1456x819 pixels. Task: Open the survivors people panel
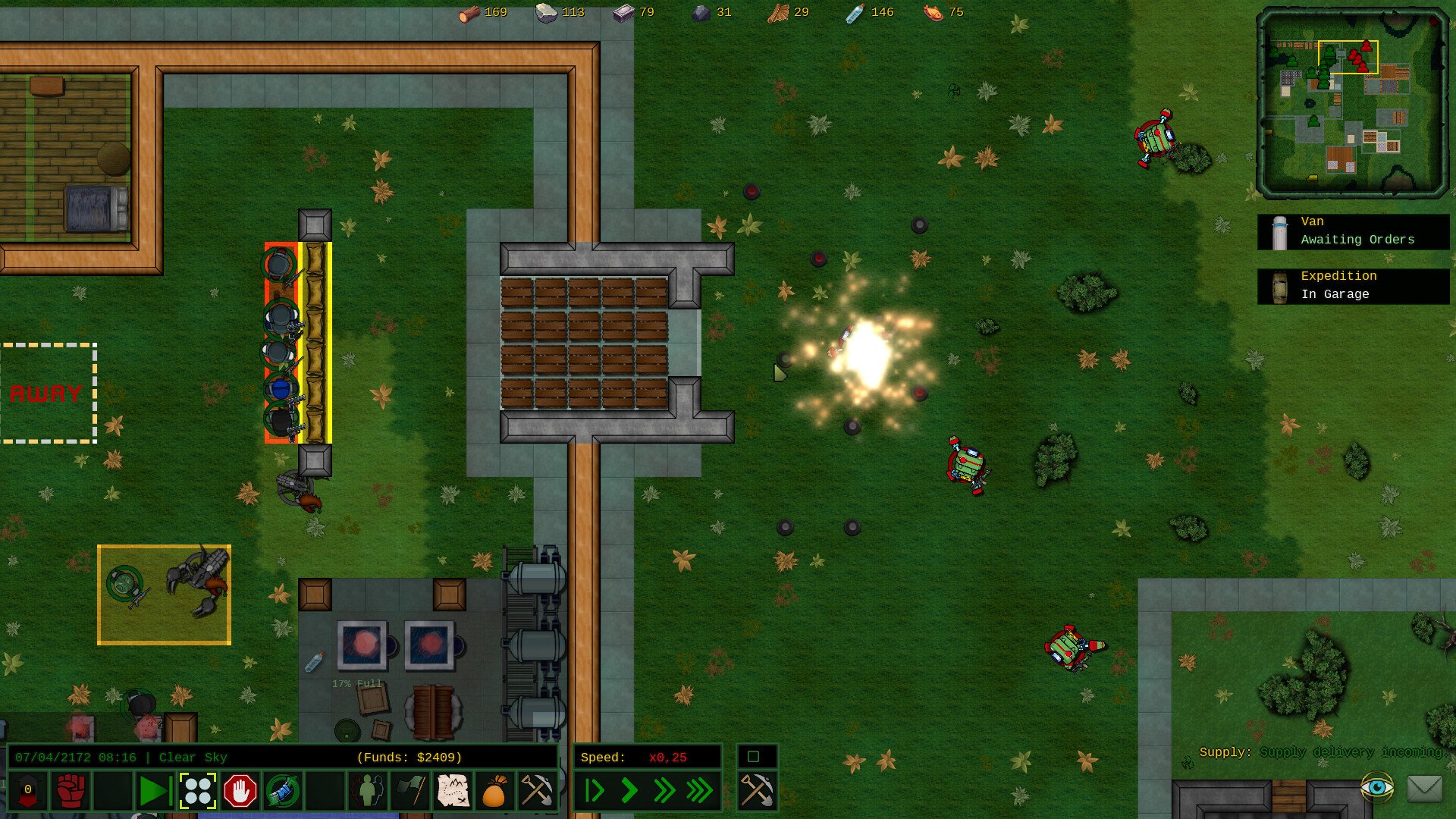(368, 791)
